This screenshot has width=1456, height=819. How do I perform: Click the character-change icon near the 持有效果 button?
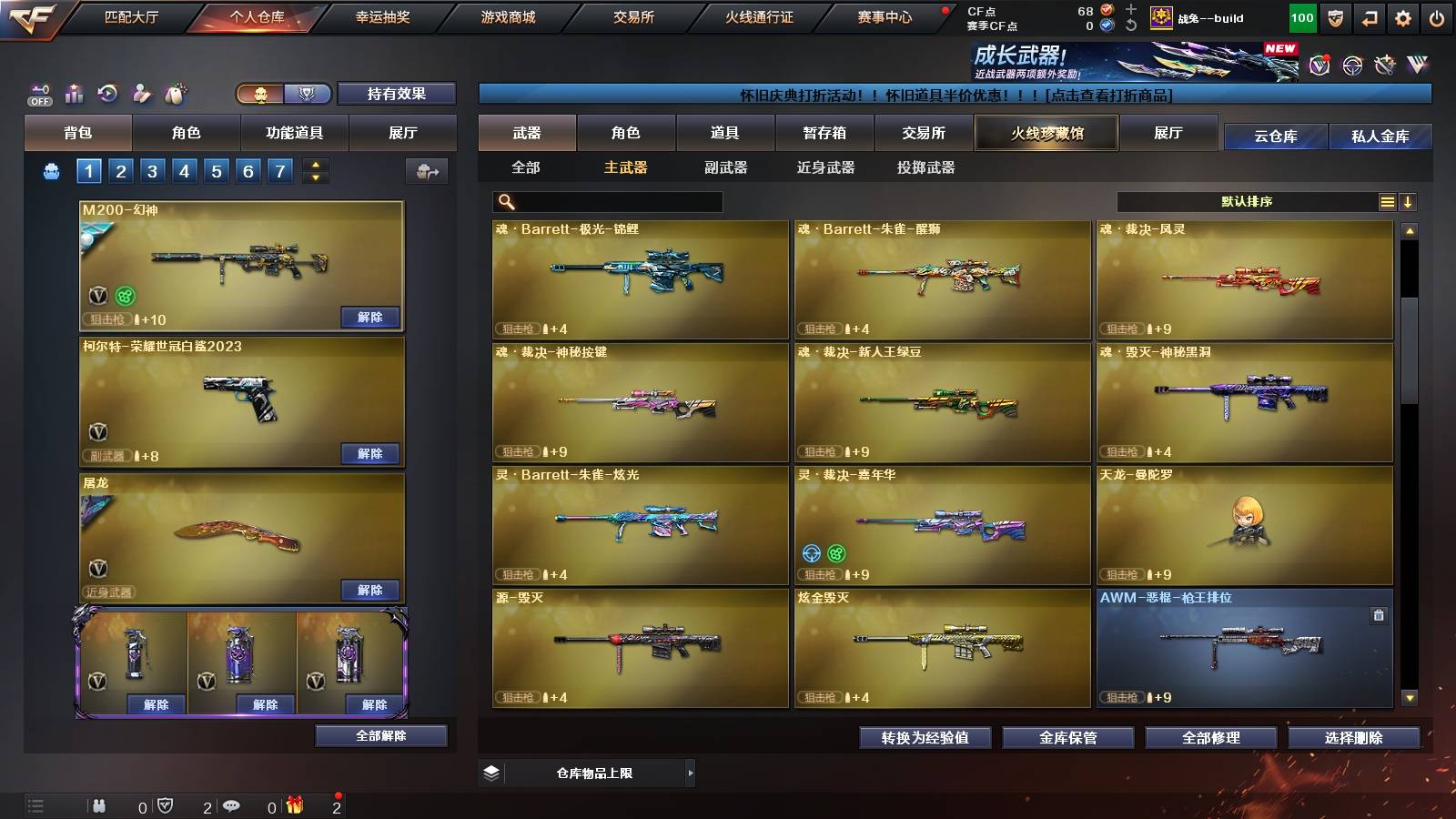pos(142,95)
